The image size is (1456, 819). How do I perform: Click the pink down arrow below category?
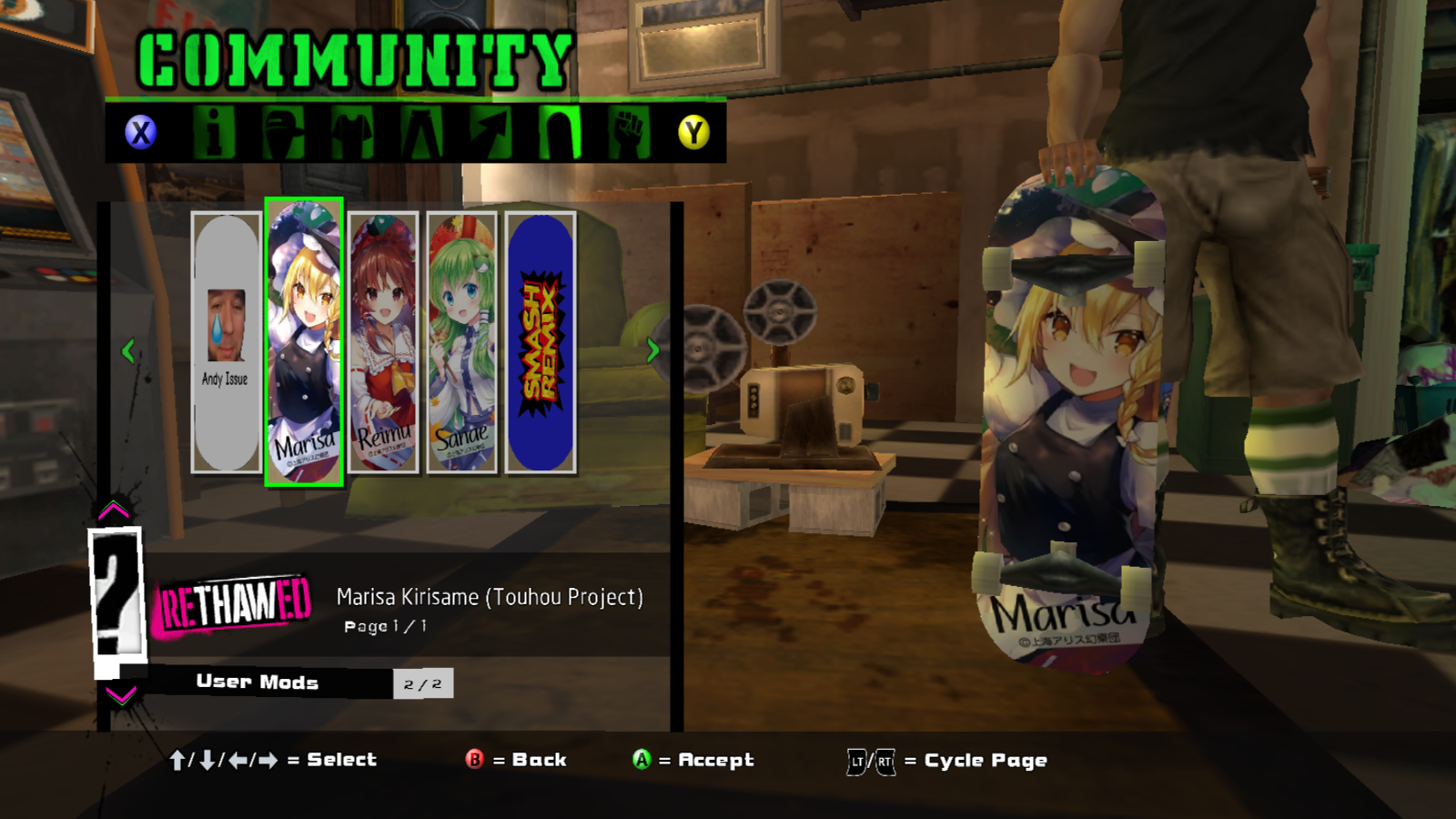[120, 696]
